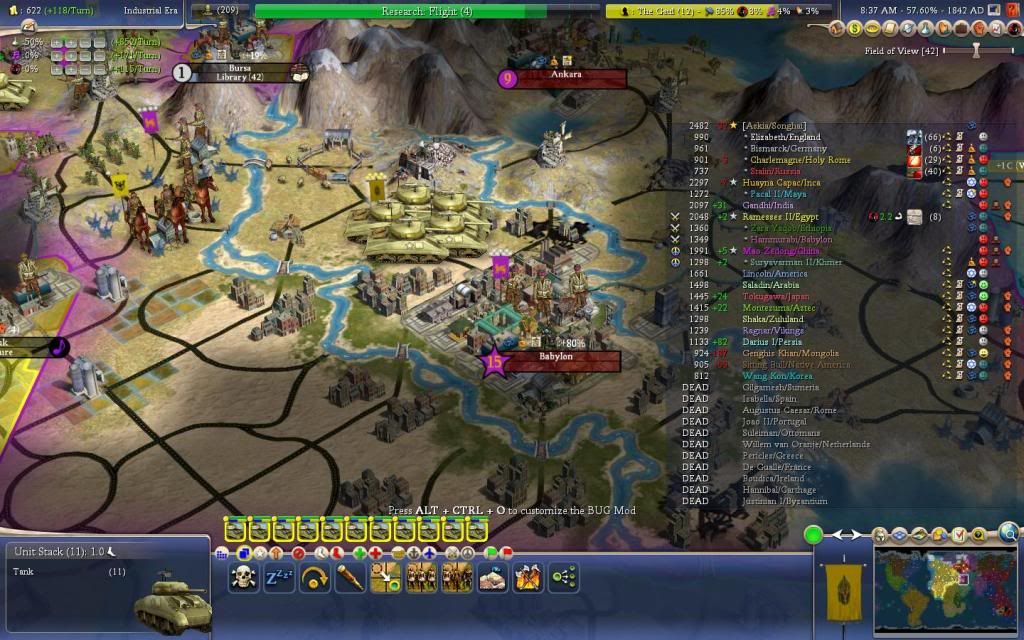Activate sentry with the spyglass icon
The image size is (1024, 640).
pyautogui.click(x=350, y=577)
